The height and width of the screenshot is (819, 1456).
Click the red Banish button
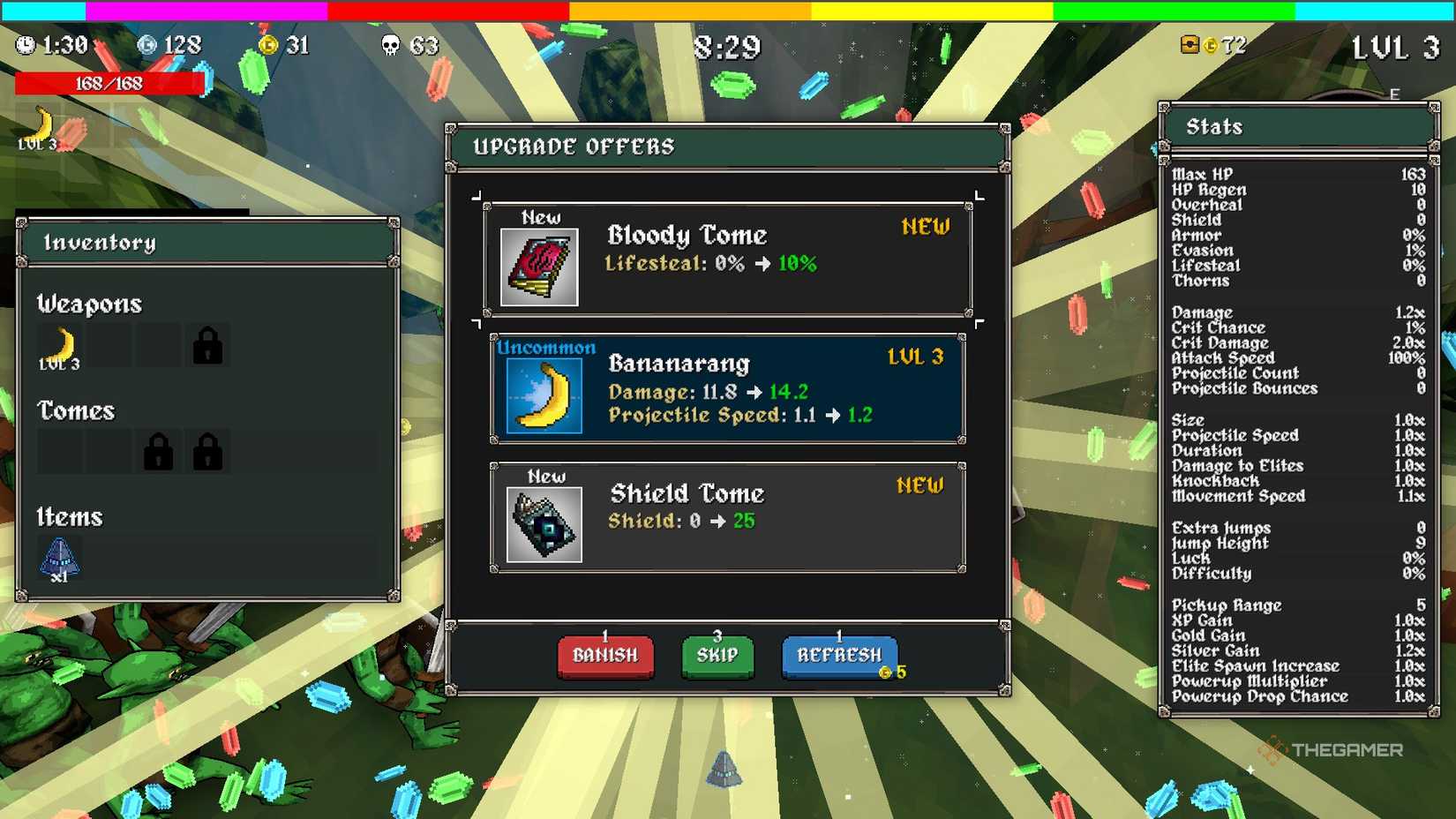point(604,656)
